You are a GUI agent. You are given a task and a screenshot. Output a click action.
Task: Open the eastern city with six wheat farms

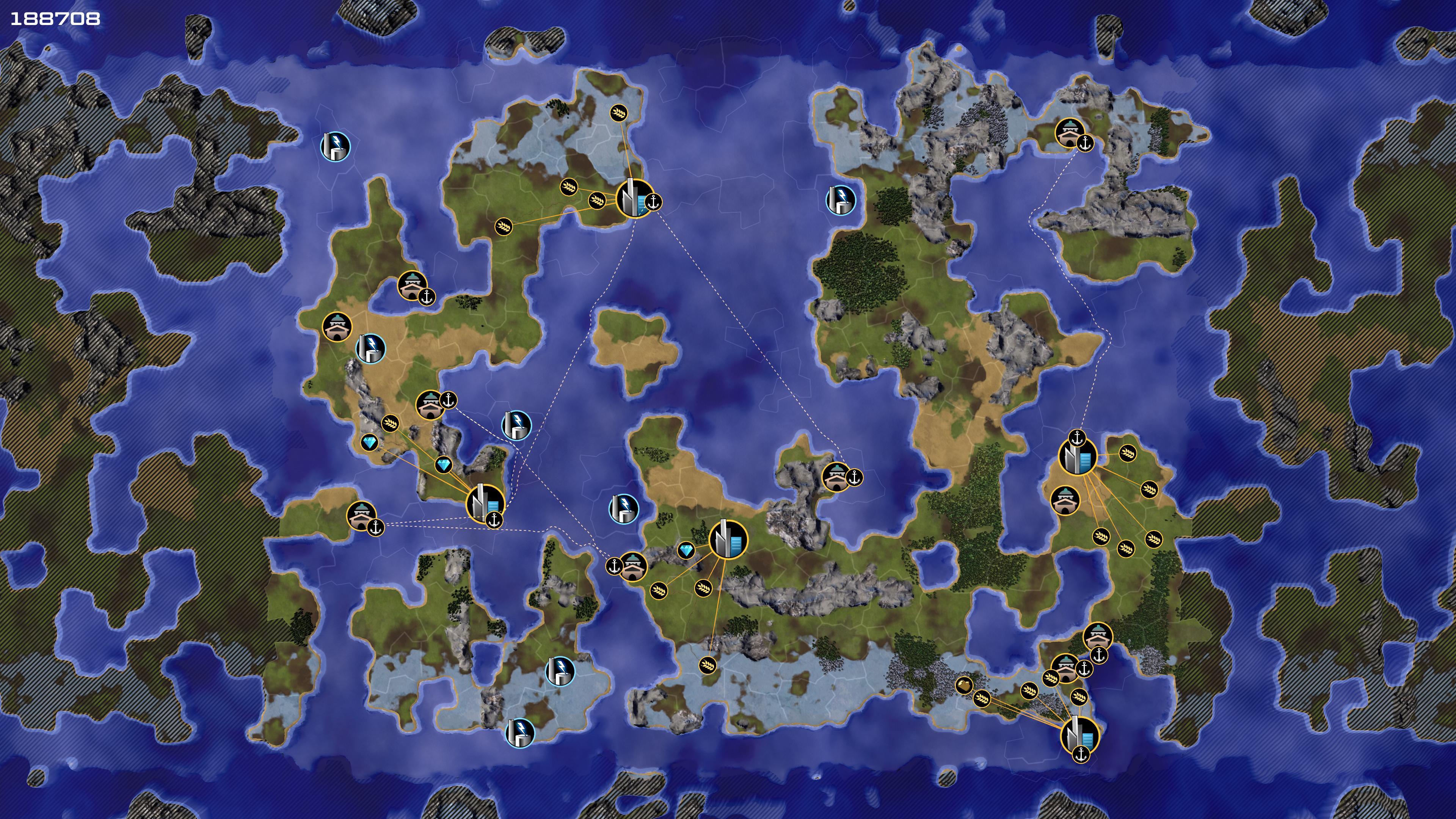point(1077,457)
